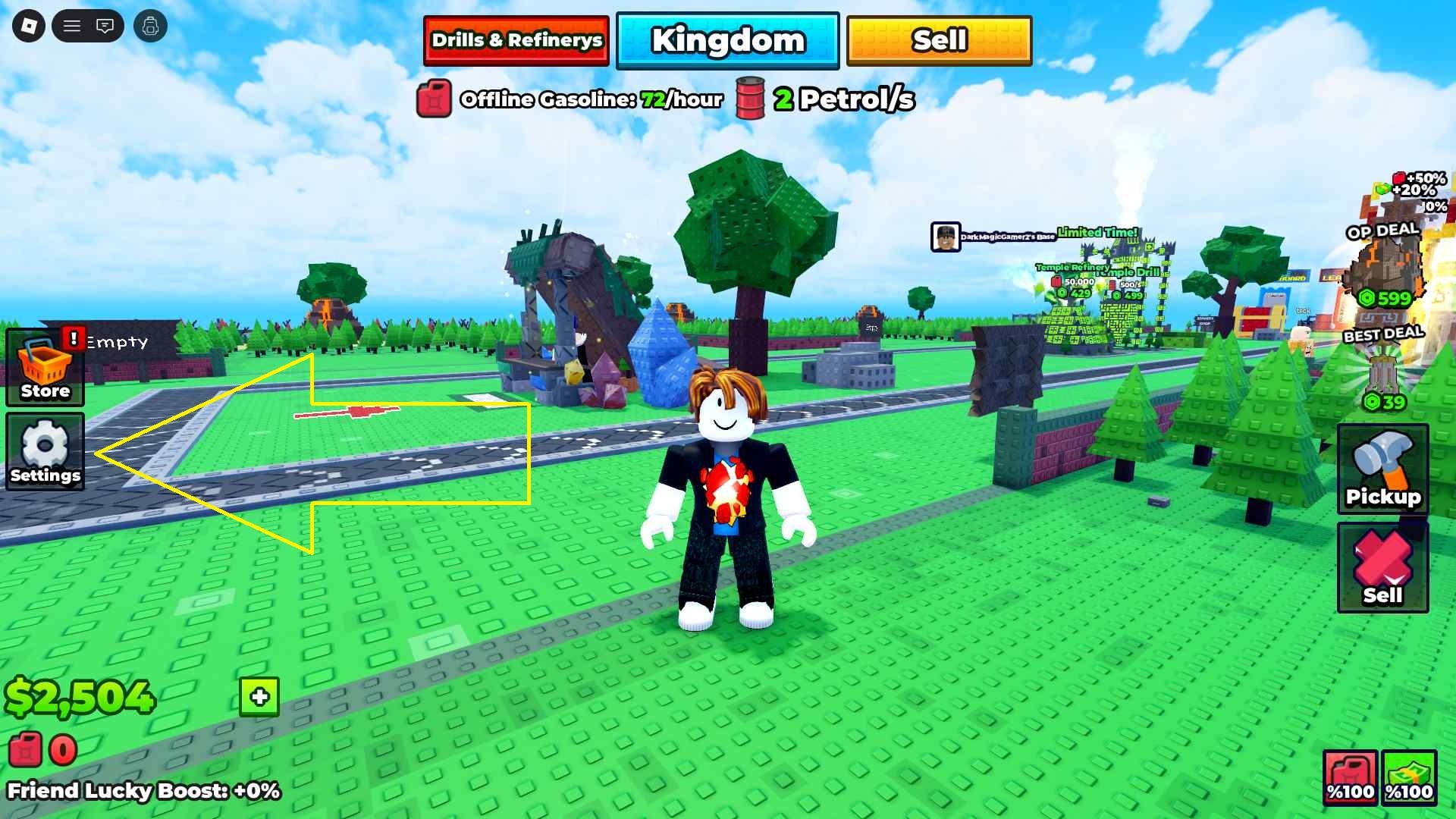Open the Drills & Refinerys menu
The image size is (1456, 819).
516,41
